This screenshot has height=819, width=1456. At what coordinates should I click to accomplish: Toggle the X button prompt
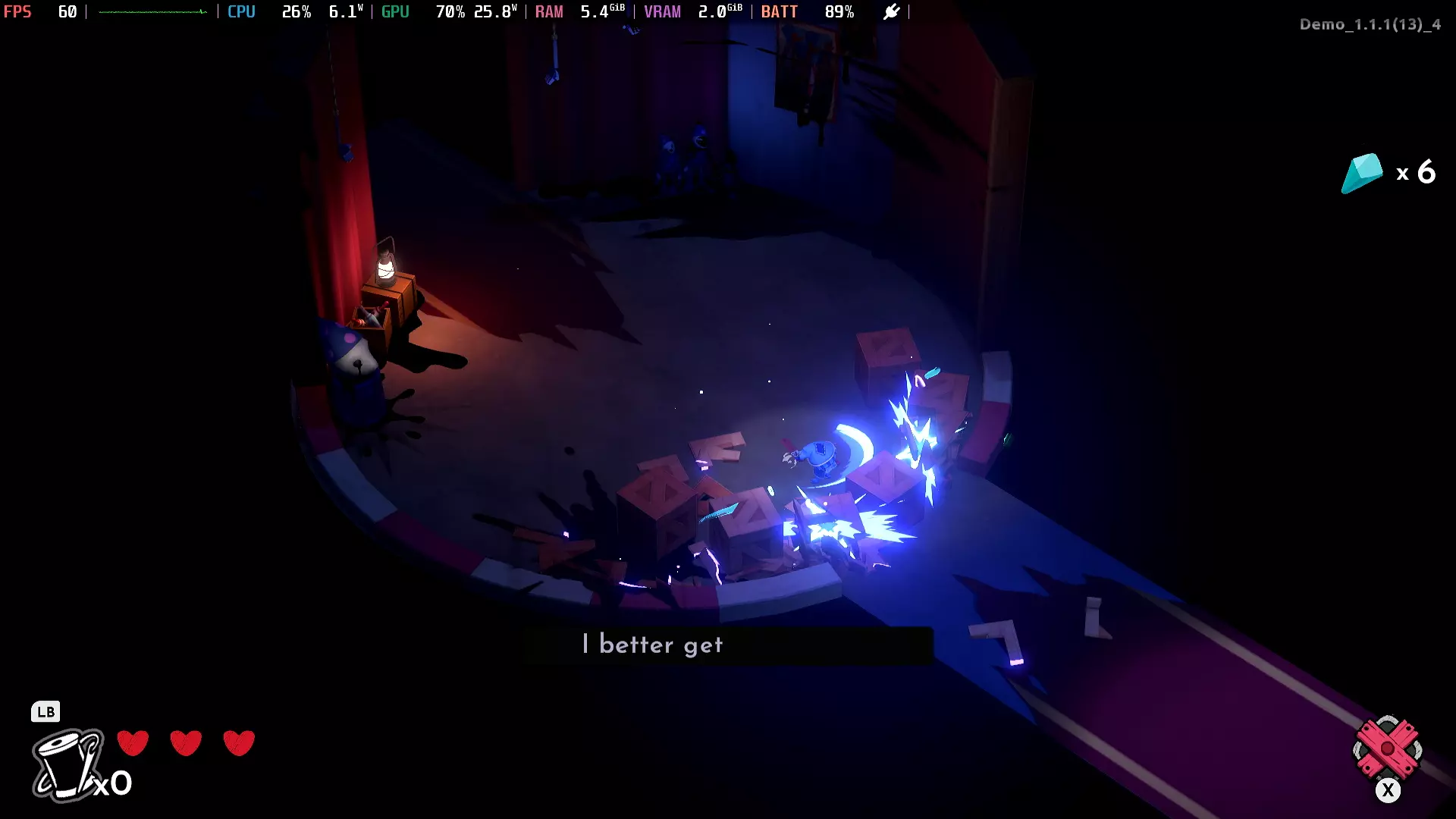pyautogui.click(x=1389, y=790)
